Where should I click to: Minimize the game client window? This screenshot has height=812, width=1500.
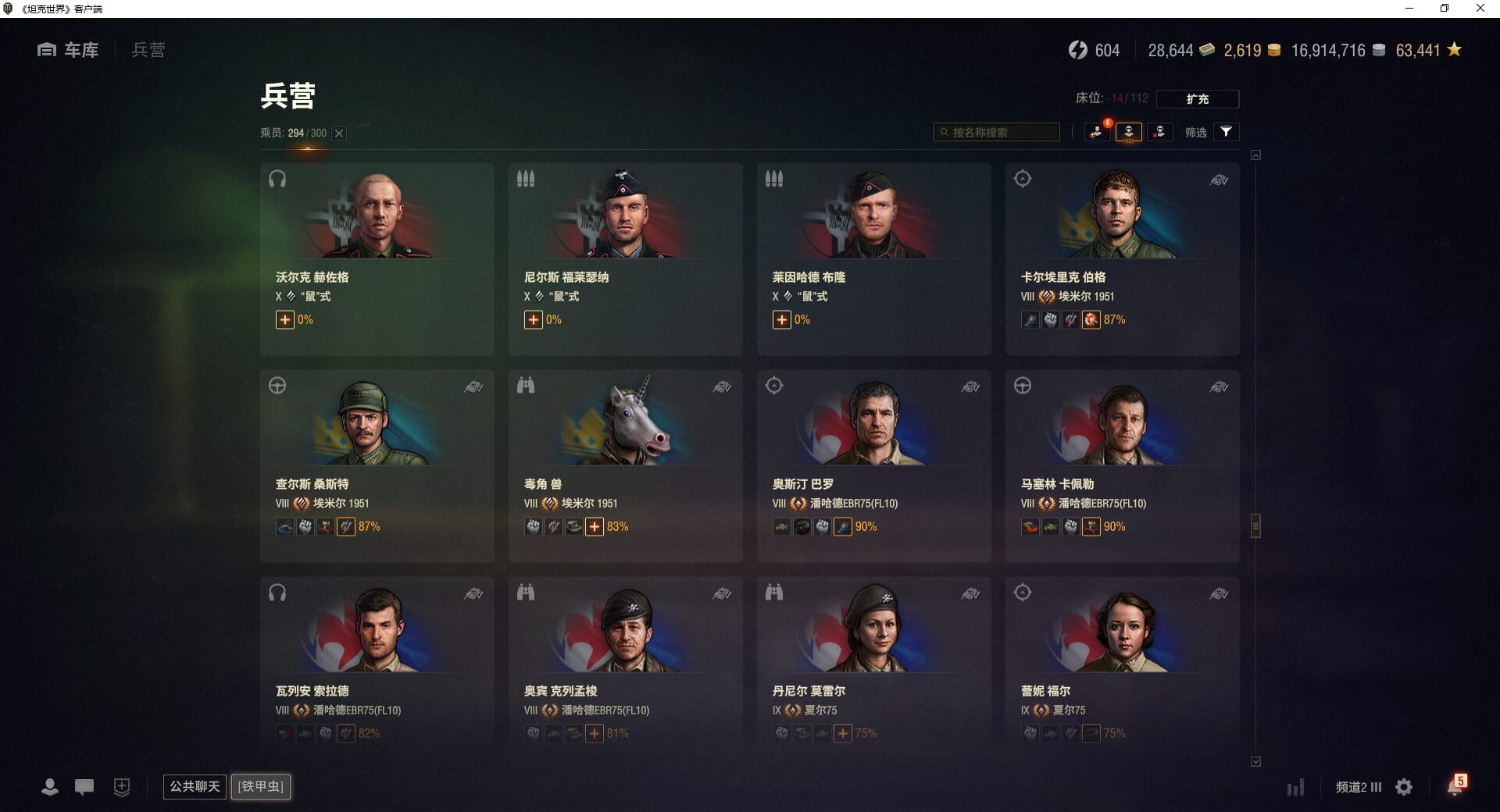(x=1409, y=9)
